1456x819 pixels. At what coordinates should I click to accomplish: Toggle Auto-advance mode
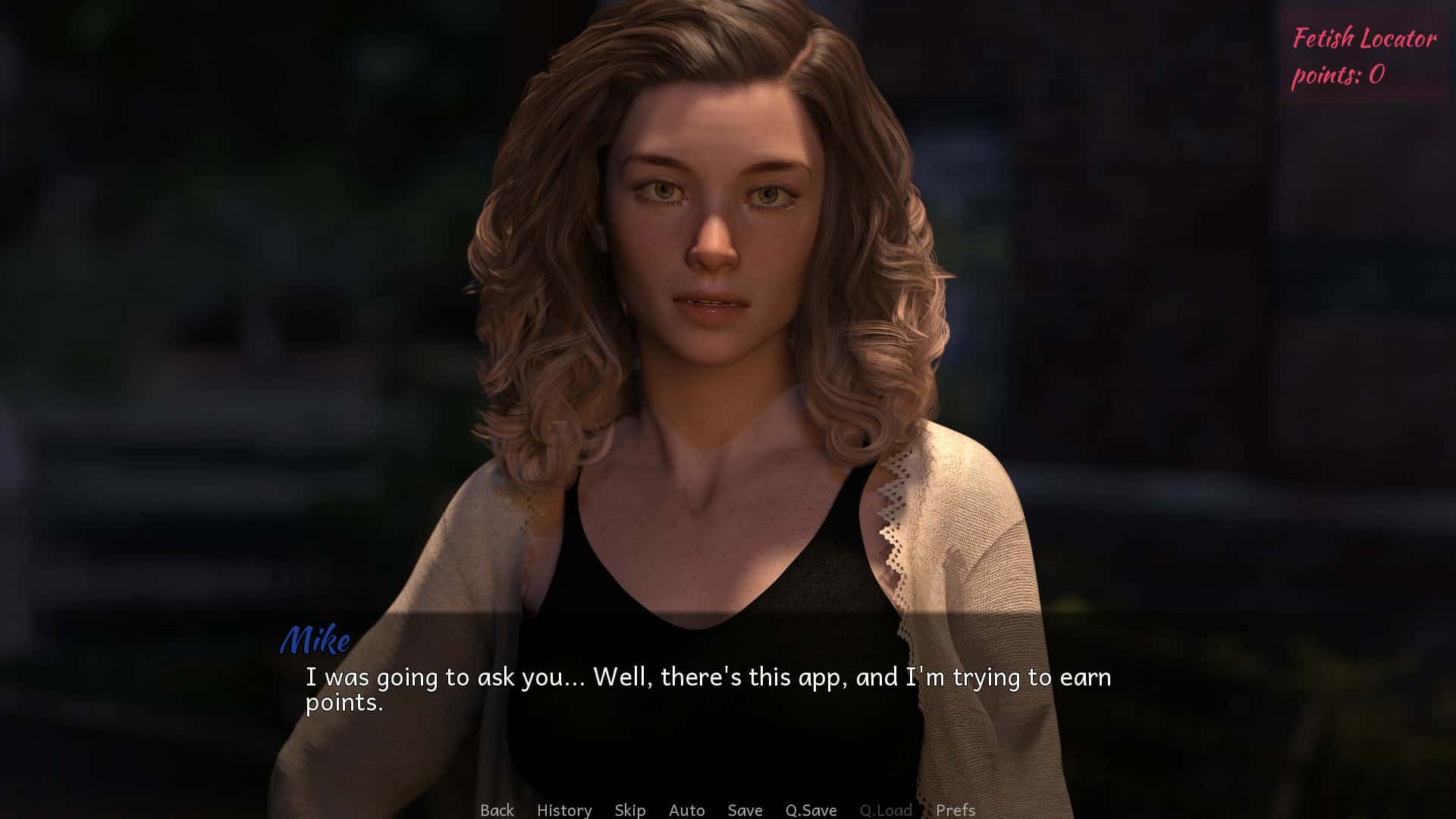point(687,810)
